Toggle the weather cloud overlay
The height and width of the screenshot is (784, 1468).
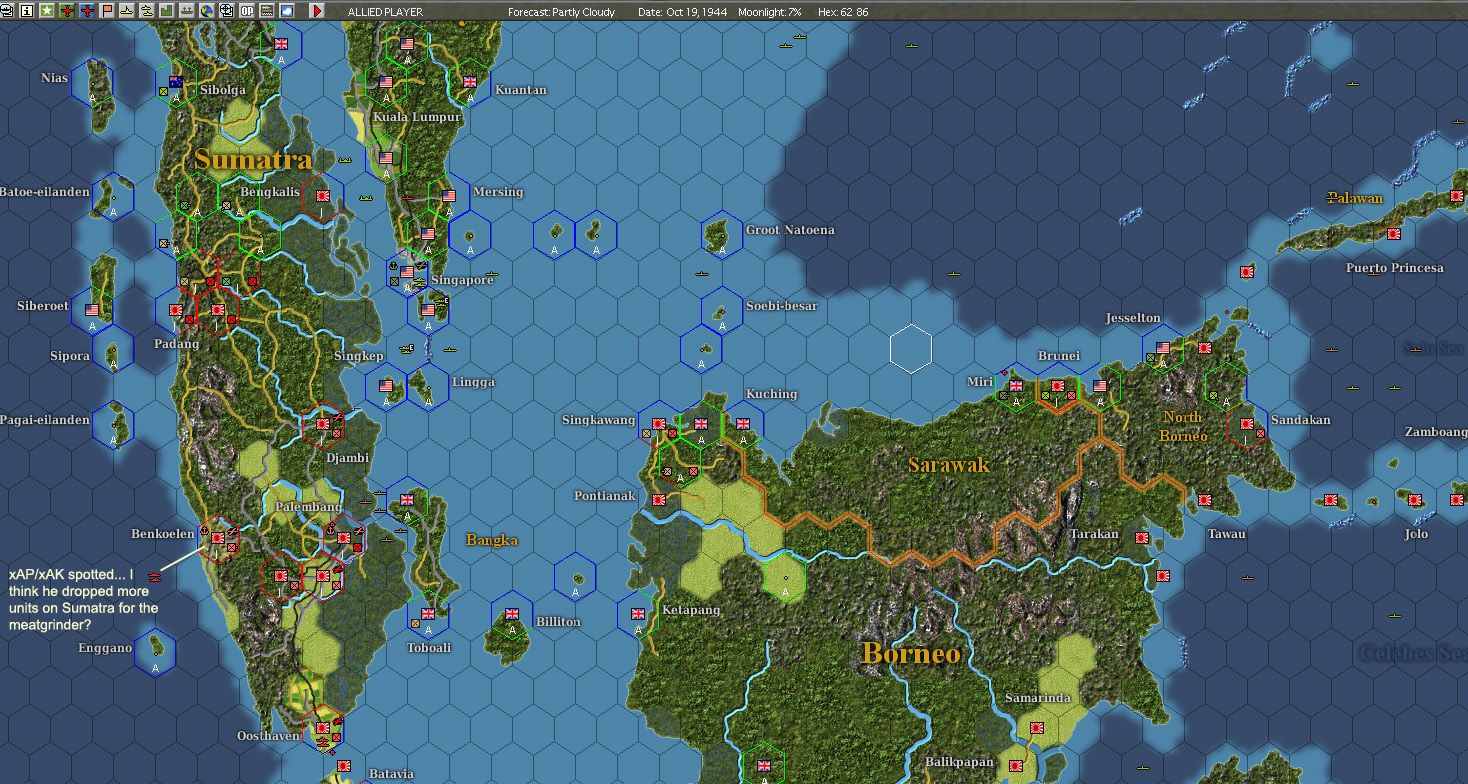tap(287, 9)
